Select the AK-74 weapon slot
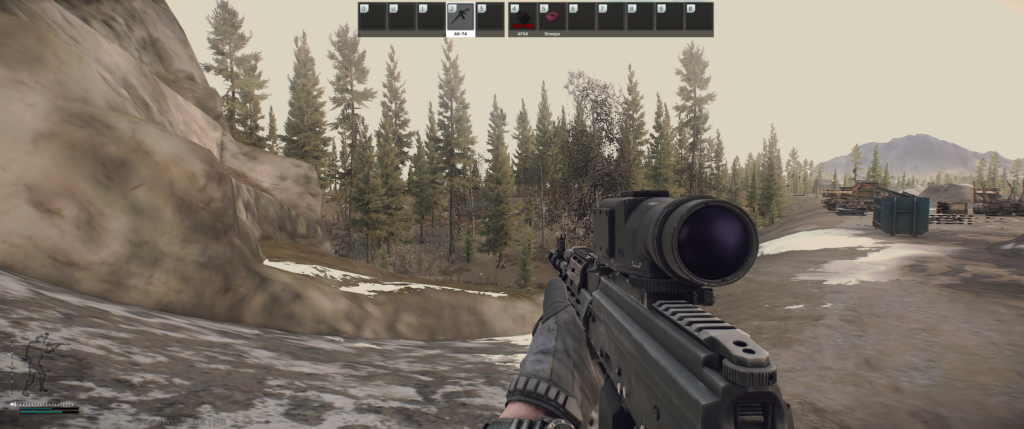 tap(460, 18)
